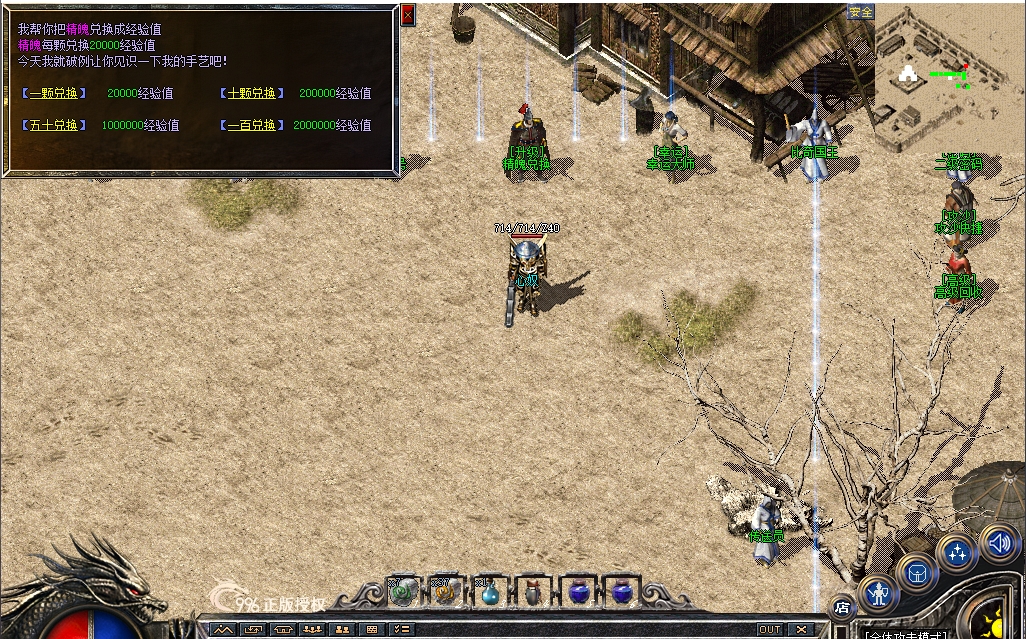The width and height of the screenshot is (1026, 639).
Task: Select the green coiled item quickbar slot
Action: 403,592
